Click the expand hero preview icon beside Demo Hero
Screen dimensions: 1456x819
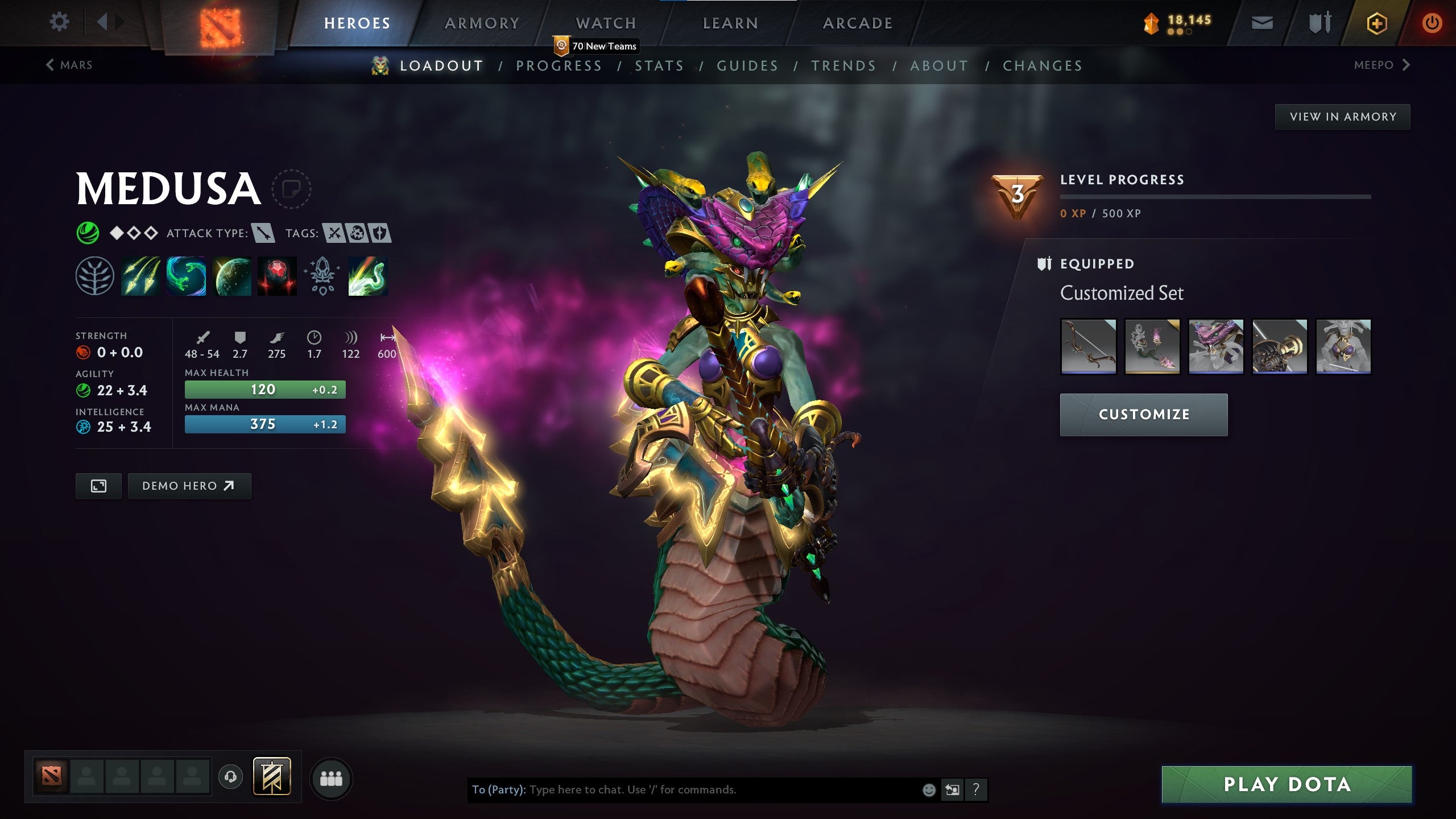click(x=99, y=486)
